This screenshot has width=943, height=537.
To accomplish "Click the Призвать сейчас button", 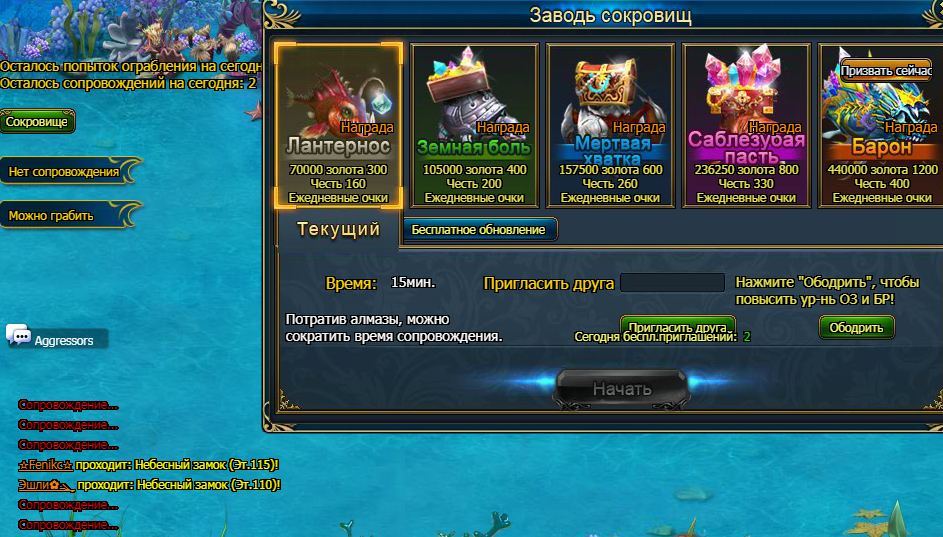I will pos(886,71).
